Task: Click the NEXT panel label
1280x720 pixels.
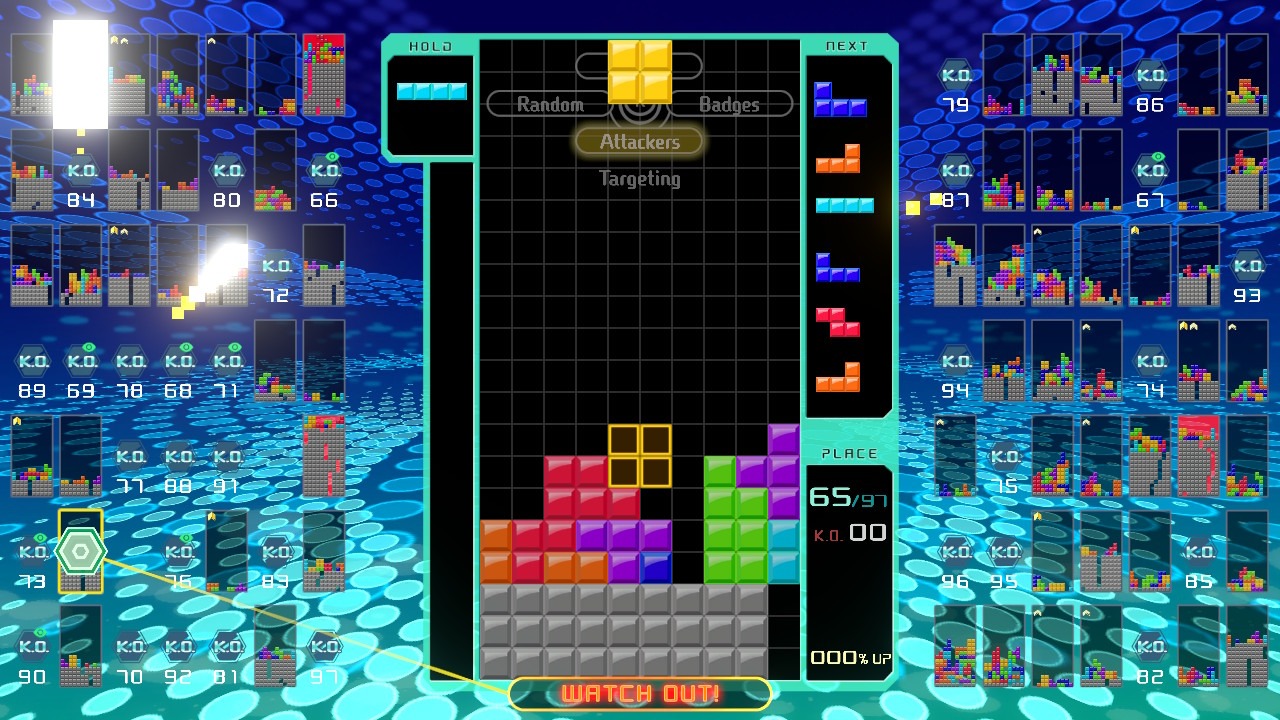Action: [x=848, y=46]
